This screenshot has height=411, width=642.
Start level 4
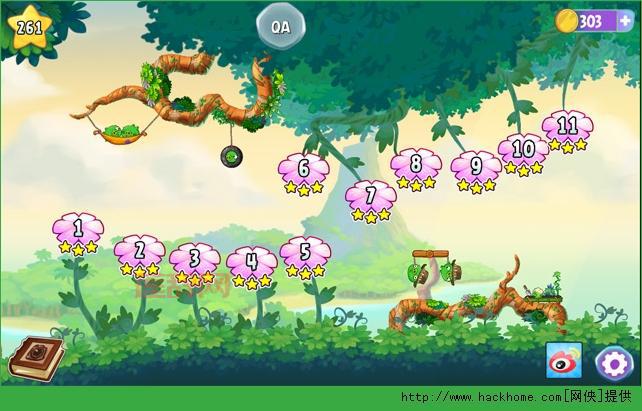tap(251, 264)
